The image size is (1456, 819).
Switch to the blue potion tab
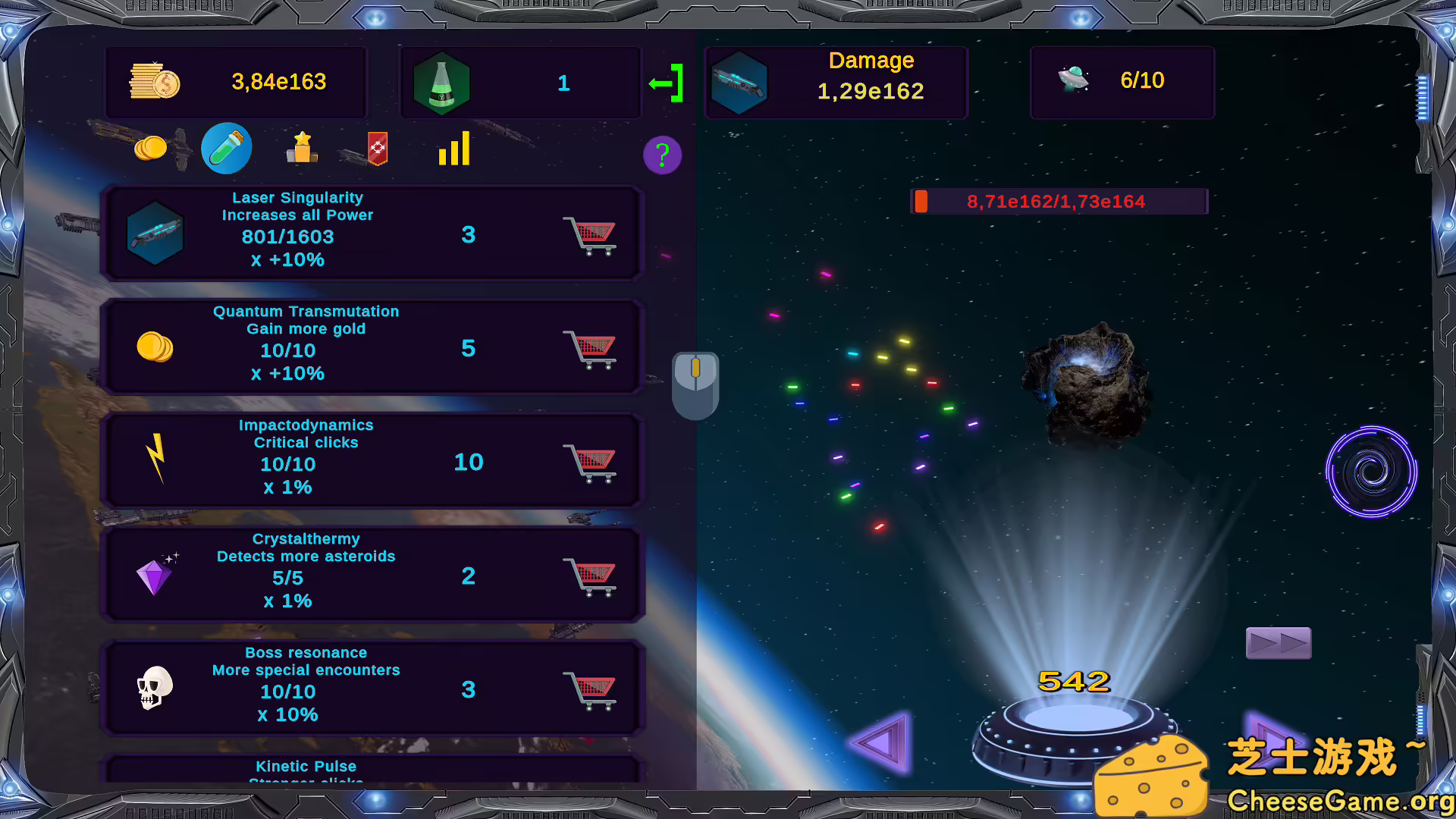click(x=225, y=148)
